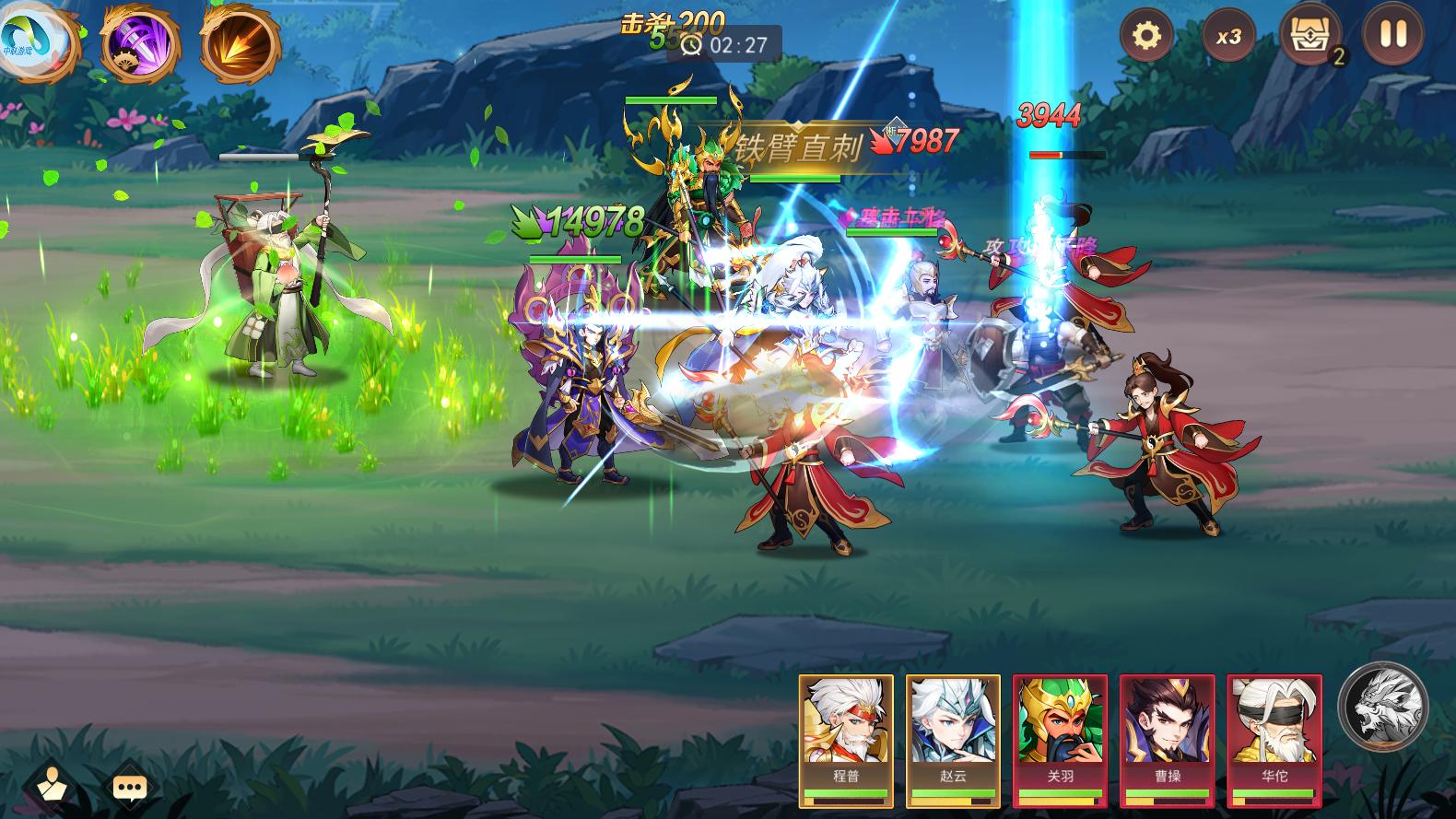Image resolution: width=1456 pixels, height=819 pixels.
Task: Open the chat bubble icon bottom left
Action: pos(129,784)
